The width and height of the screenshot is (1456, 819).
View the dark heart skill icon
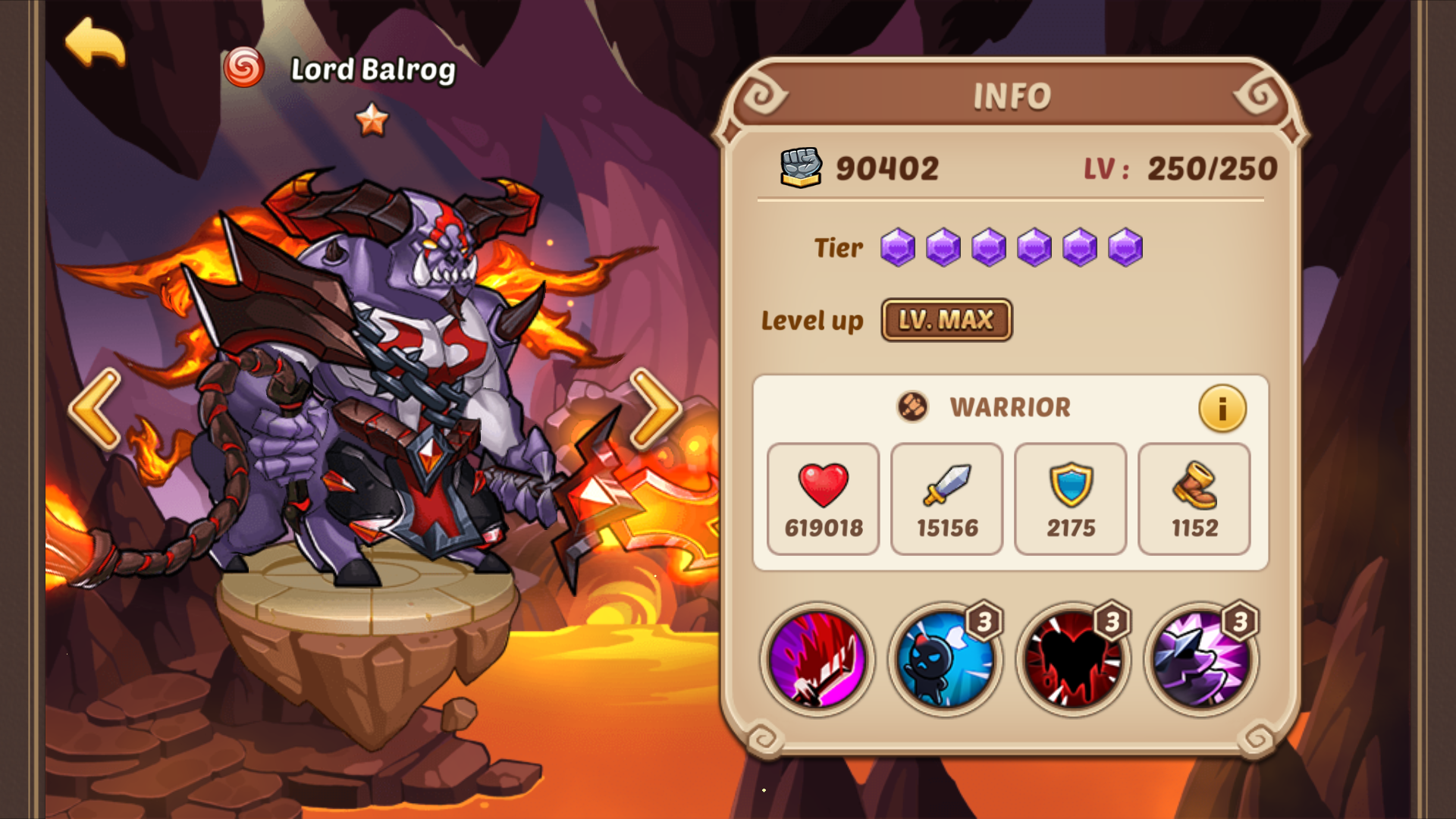(1071, 660)
